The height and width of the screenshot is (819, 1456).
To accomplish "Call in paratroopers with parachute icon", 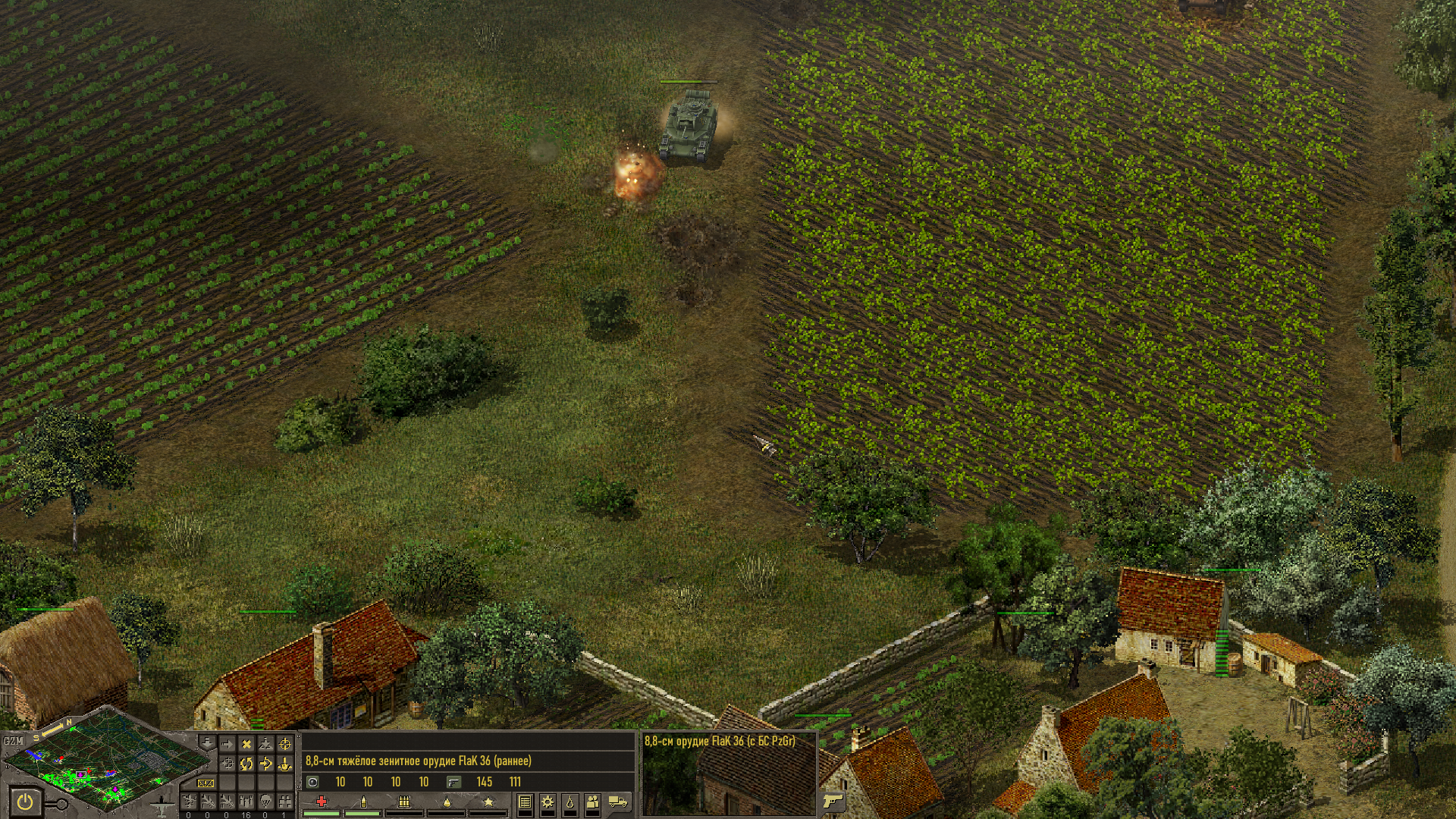I will (x=265, y=801).
